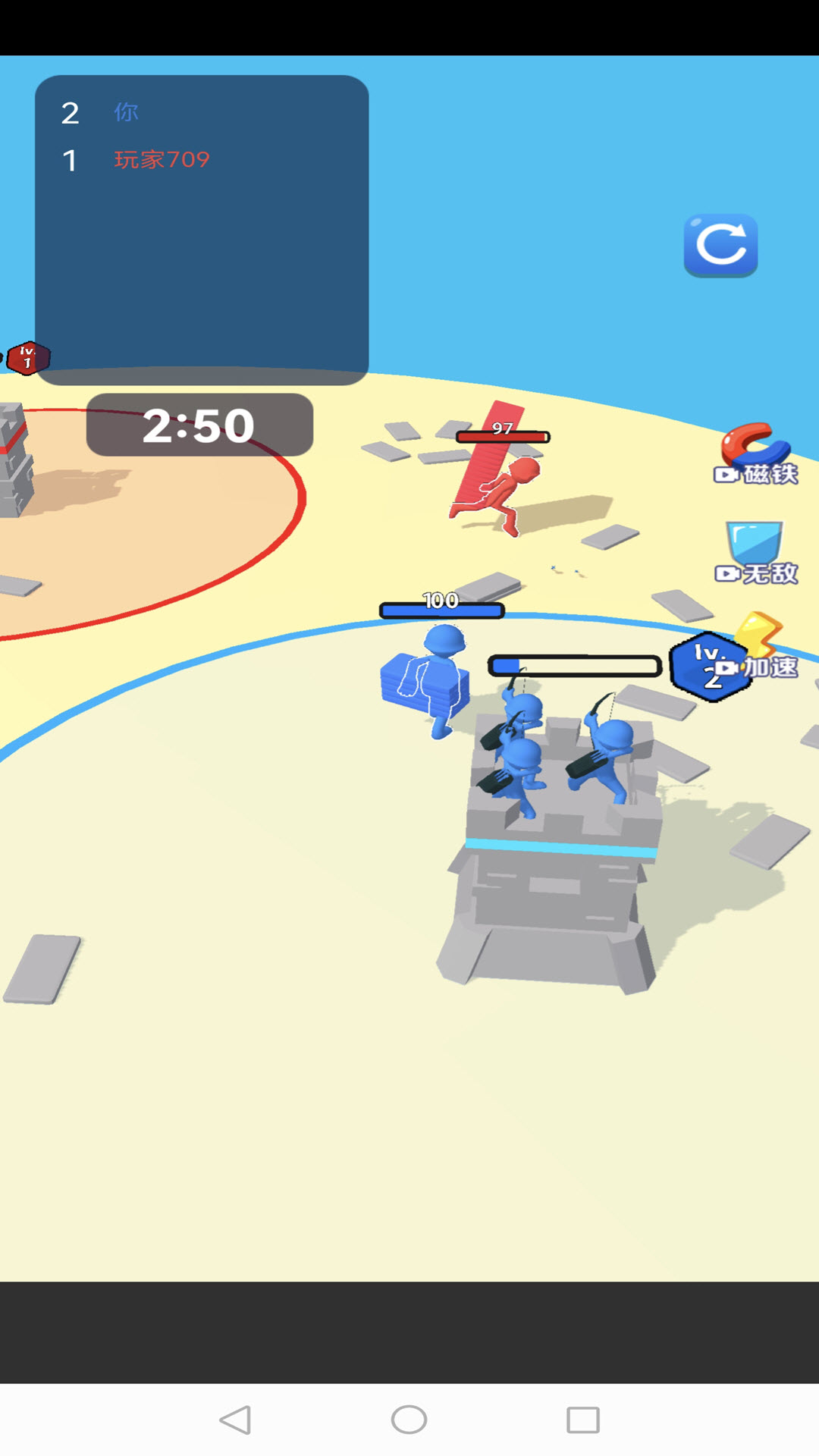Use the 无敌 shield power-up
819x1456 pixels.
click(755, 554)
